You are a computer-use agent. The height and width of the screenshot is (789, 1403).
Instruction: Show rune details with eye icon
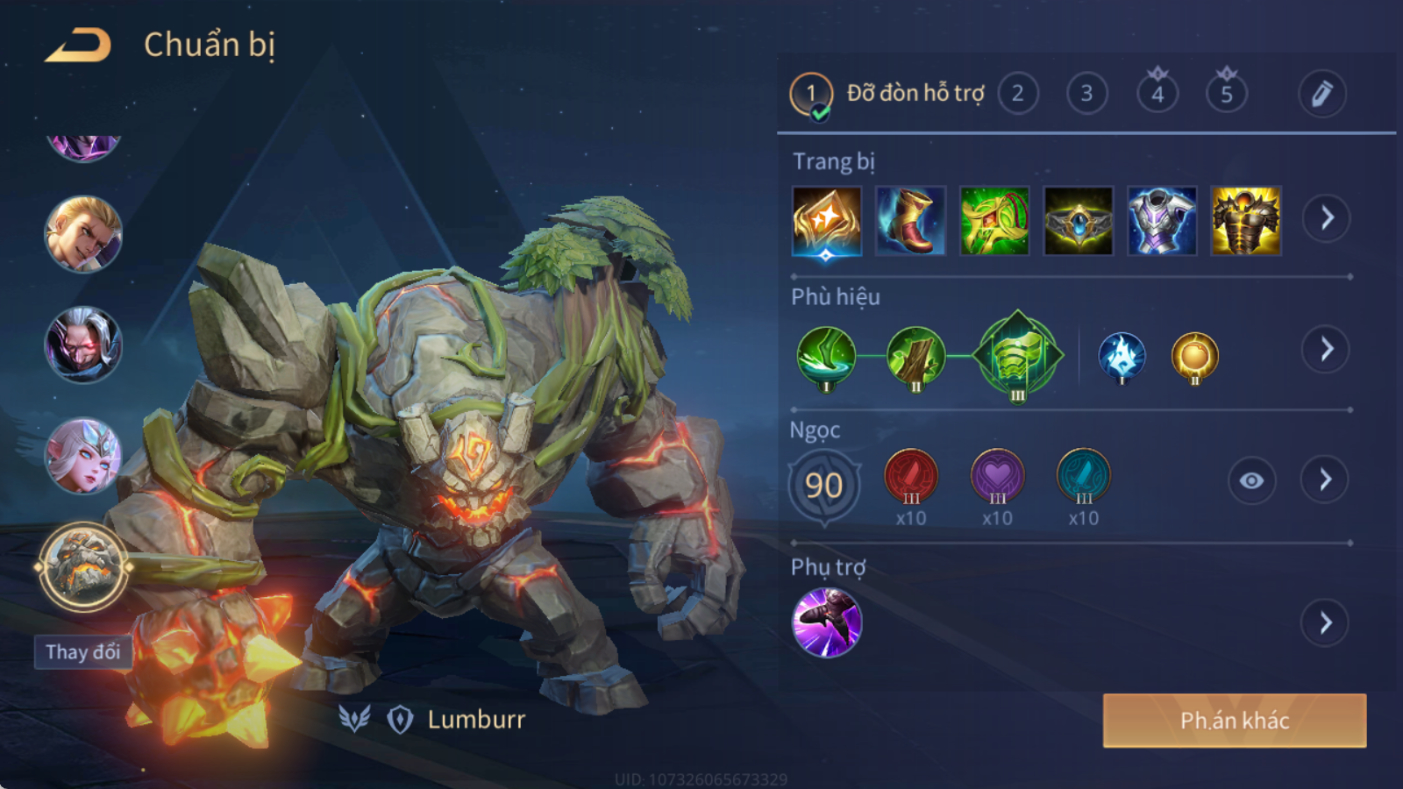tap(1251, 481)
